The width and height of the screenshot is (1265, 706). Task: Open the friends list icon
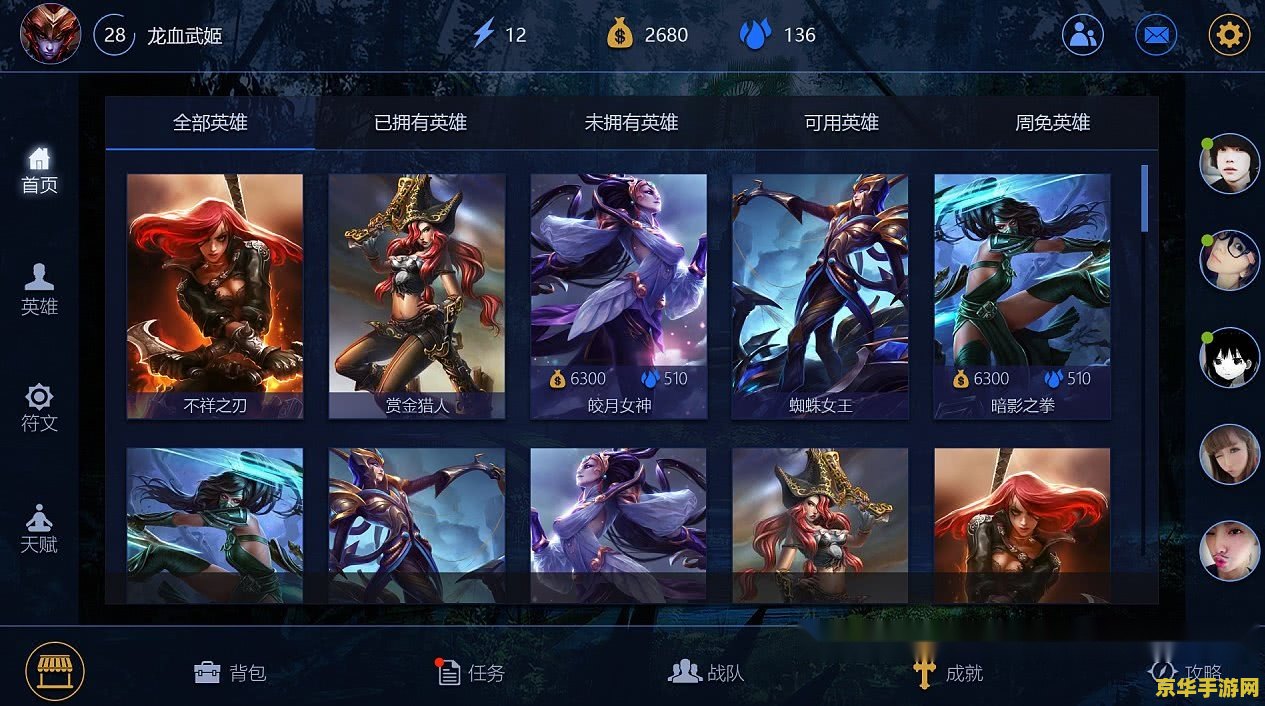coord(1082,35)
